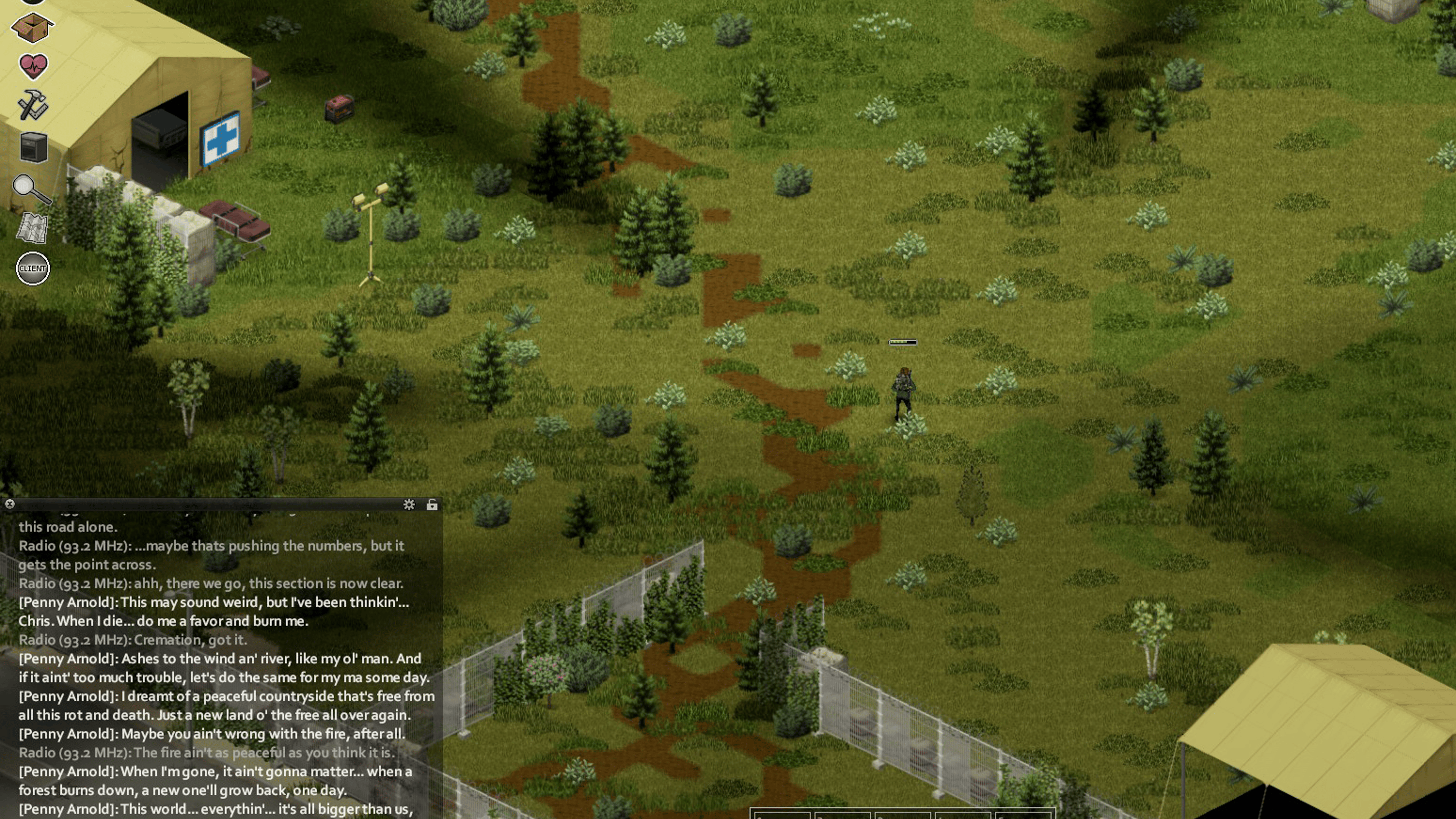Open the crafting hammer and wrench menu
The height and width of the screenshot is (819, 1456).
tap(32, 106)
